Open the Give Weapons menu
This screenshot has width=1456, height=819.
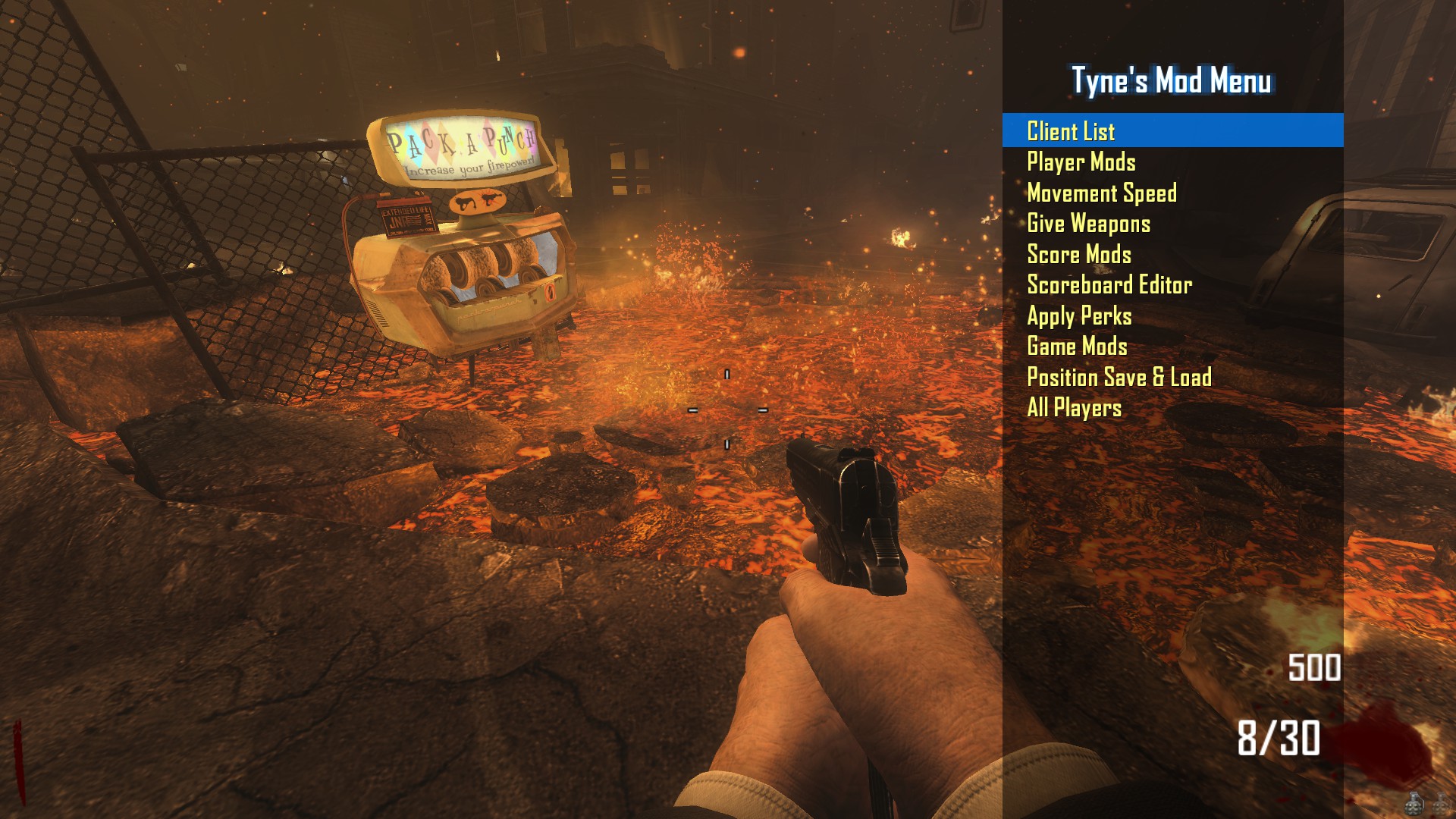pyautogui.click(x=1088, y=224)
